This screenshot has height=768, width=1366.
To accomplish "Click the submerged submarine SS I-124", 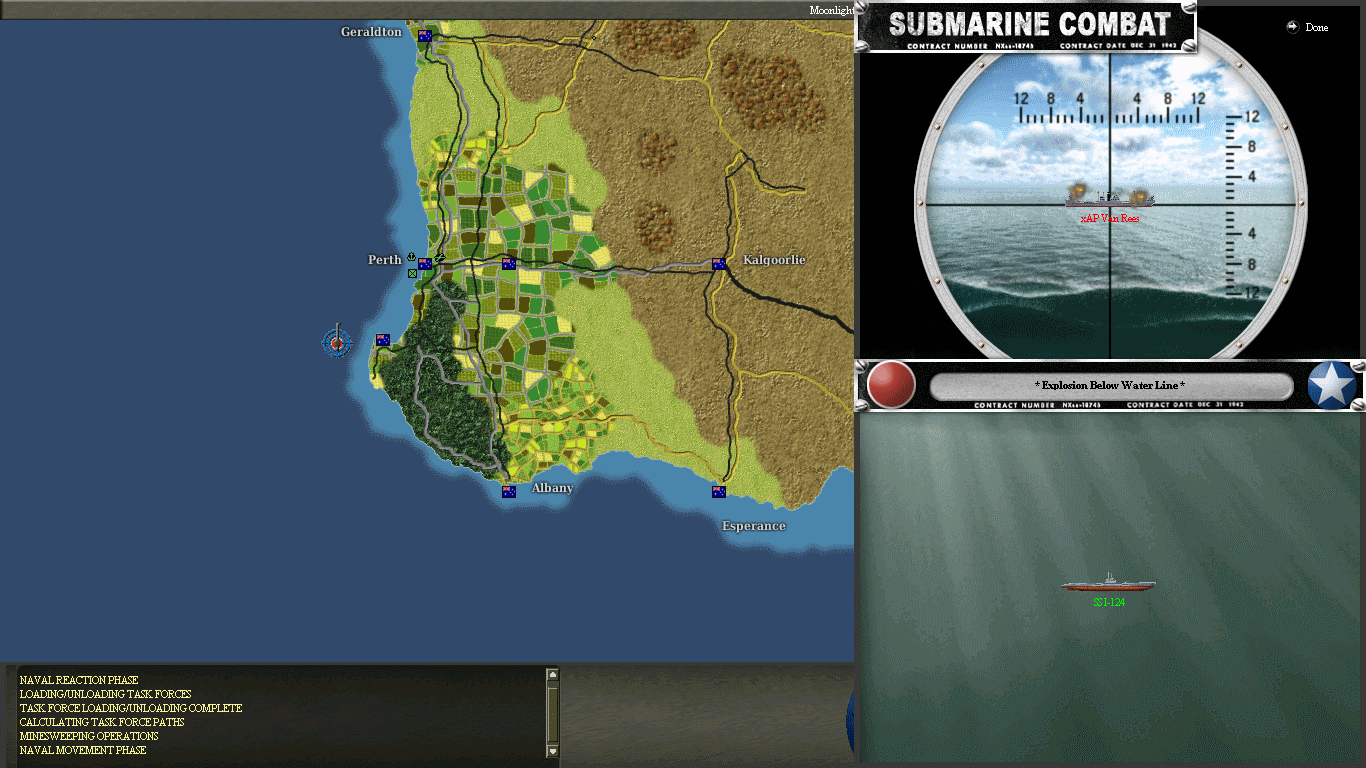I will click(1106, 582).
